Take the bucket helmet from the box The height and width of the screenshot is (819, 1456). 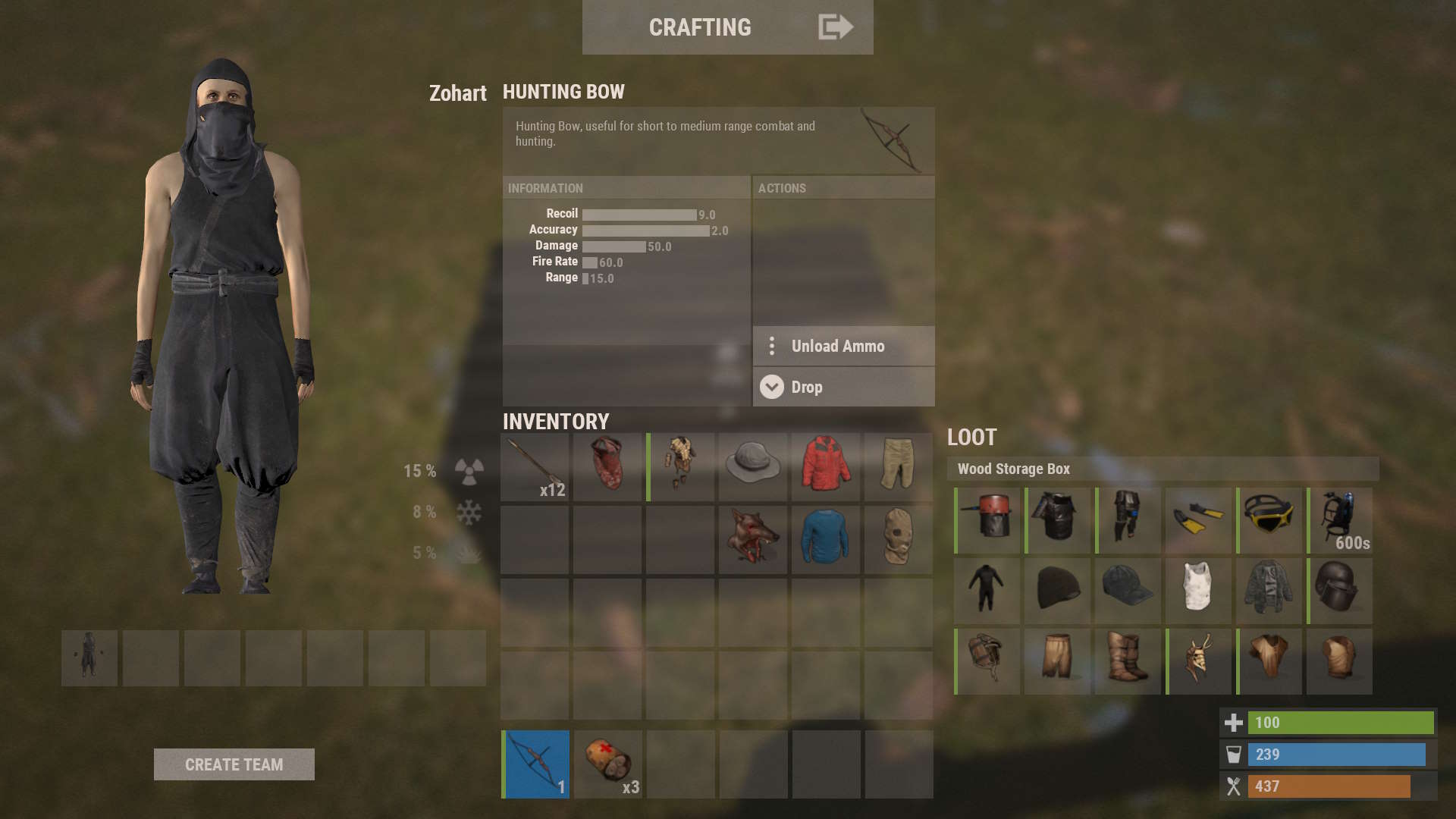pos(987,520)
